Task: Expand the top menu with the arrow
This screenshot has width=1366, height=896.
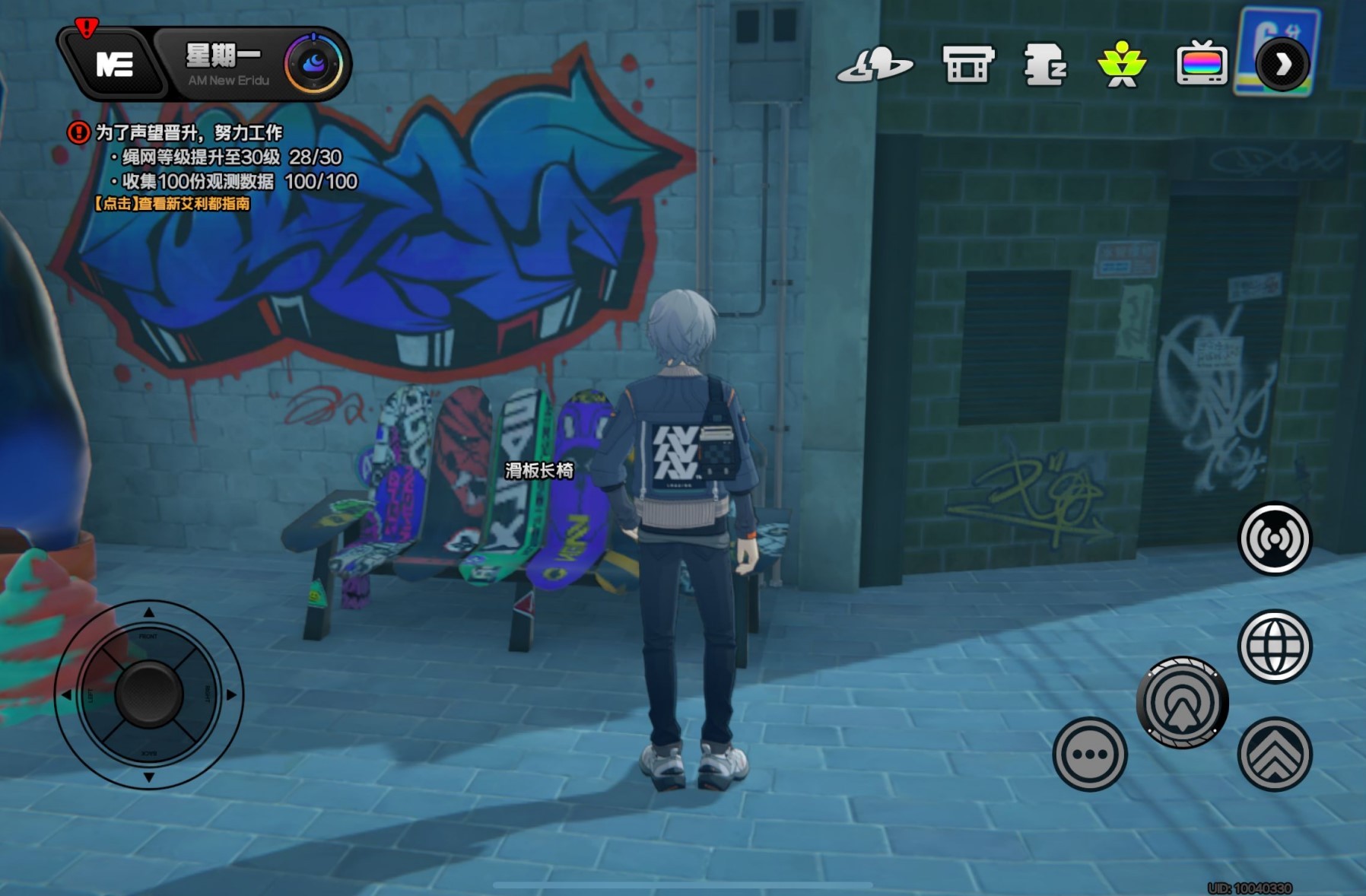Action: tap(1282, 65)
